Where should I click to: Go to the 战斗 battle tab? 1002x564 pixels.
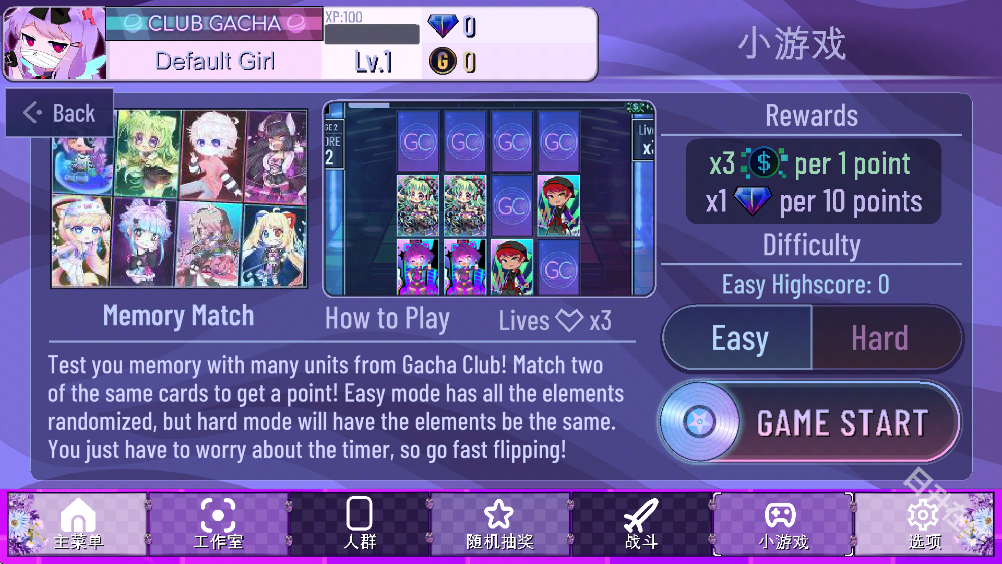pyautogui.click(x=641, y=524)
